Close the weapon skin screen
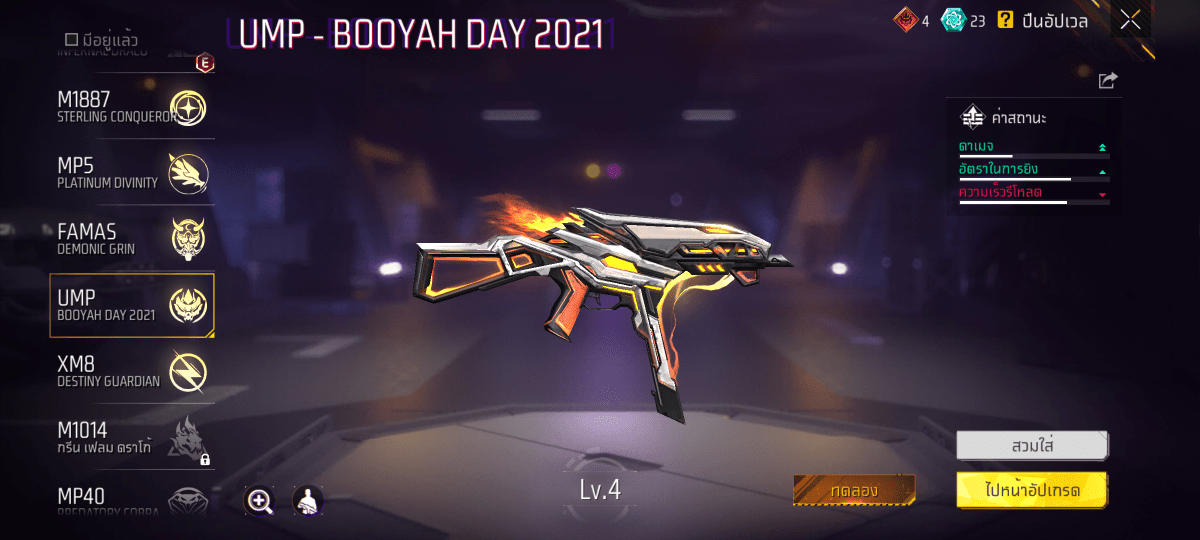The width and height of the screenshot is (1200, 540). tap(1130, 20)
